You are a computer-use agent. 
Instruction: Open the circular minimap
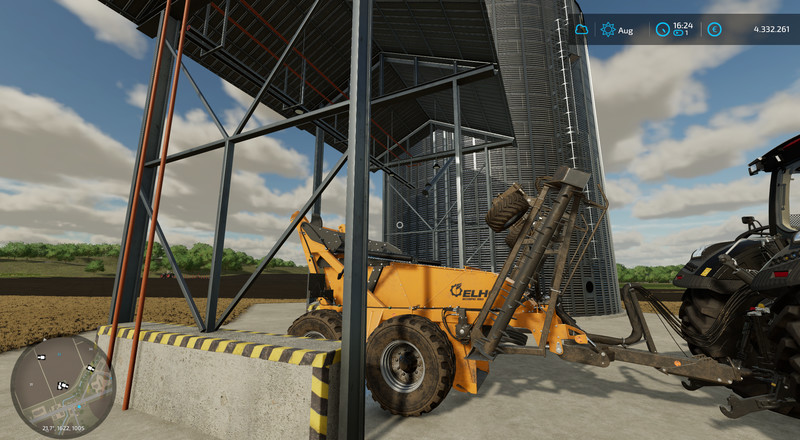pyautogui.click(x=62, y=386)
